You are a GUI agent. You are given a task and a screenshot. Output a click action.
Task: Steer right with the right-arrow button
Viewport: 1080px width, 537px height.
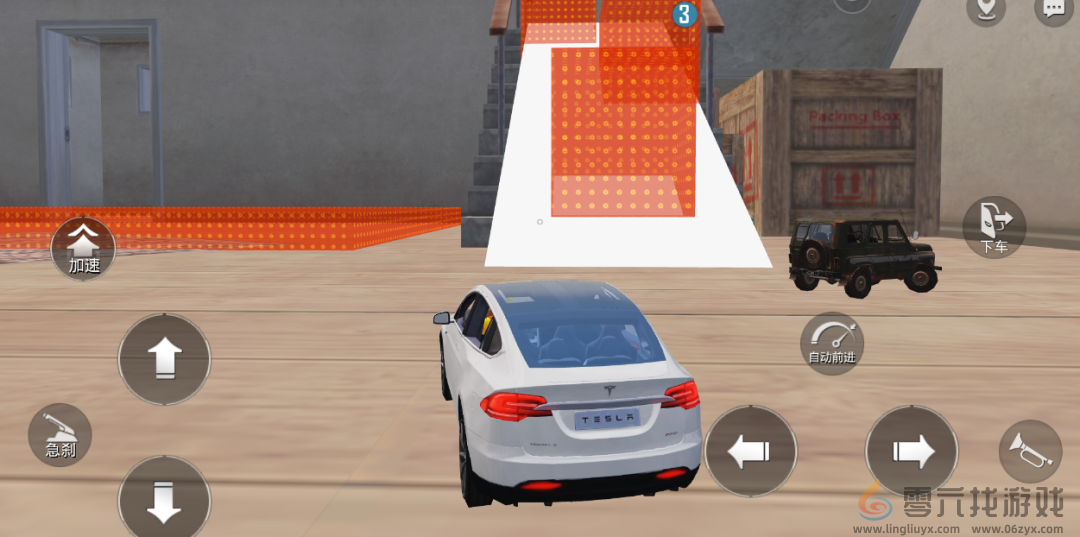tap(911, 451)
